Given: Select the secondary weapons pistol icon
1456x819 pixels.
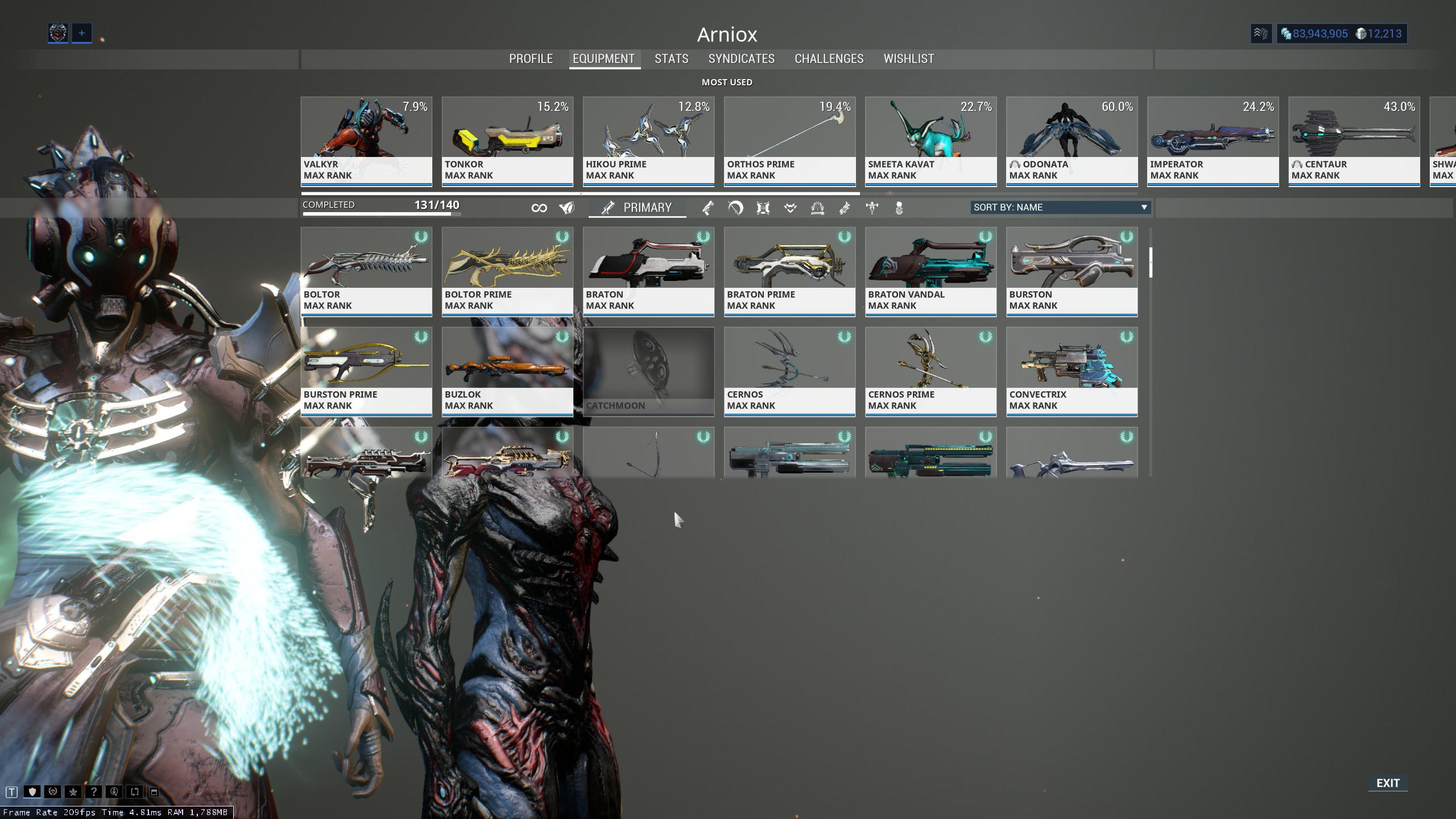Looking at the screenshot, I should pyautogui.click(x=708, y=208).
